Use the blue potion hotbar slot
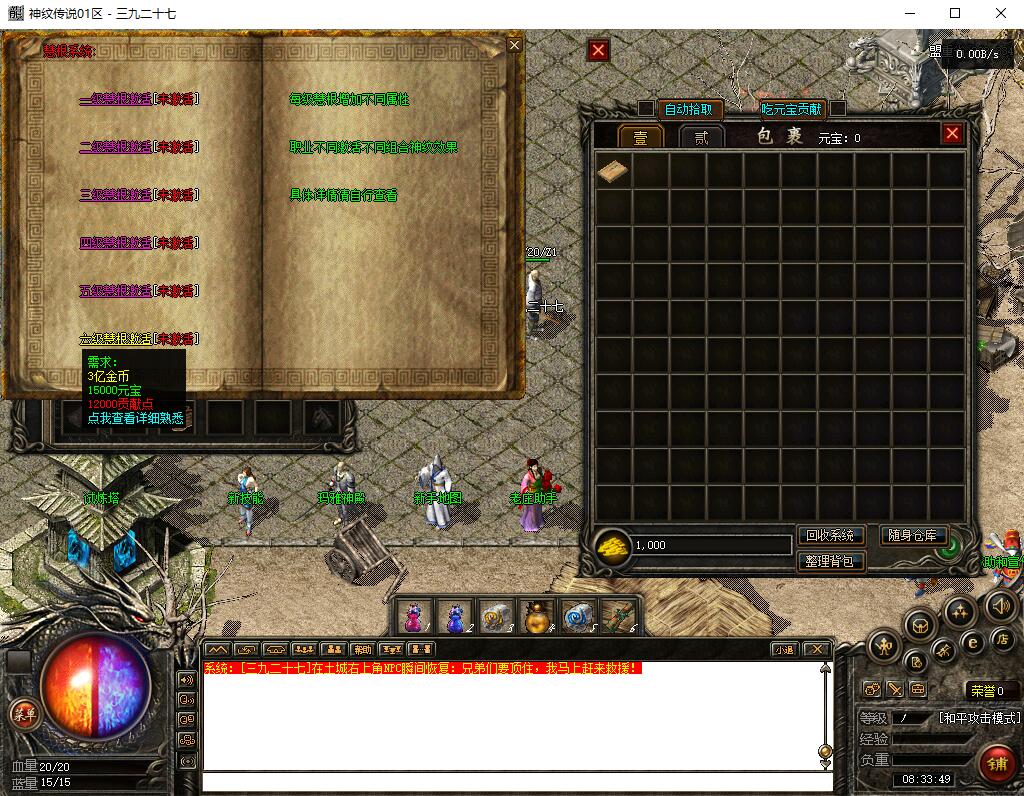 454,617
